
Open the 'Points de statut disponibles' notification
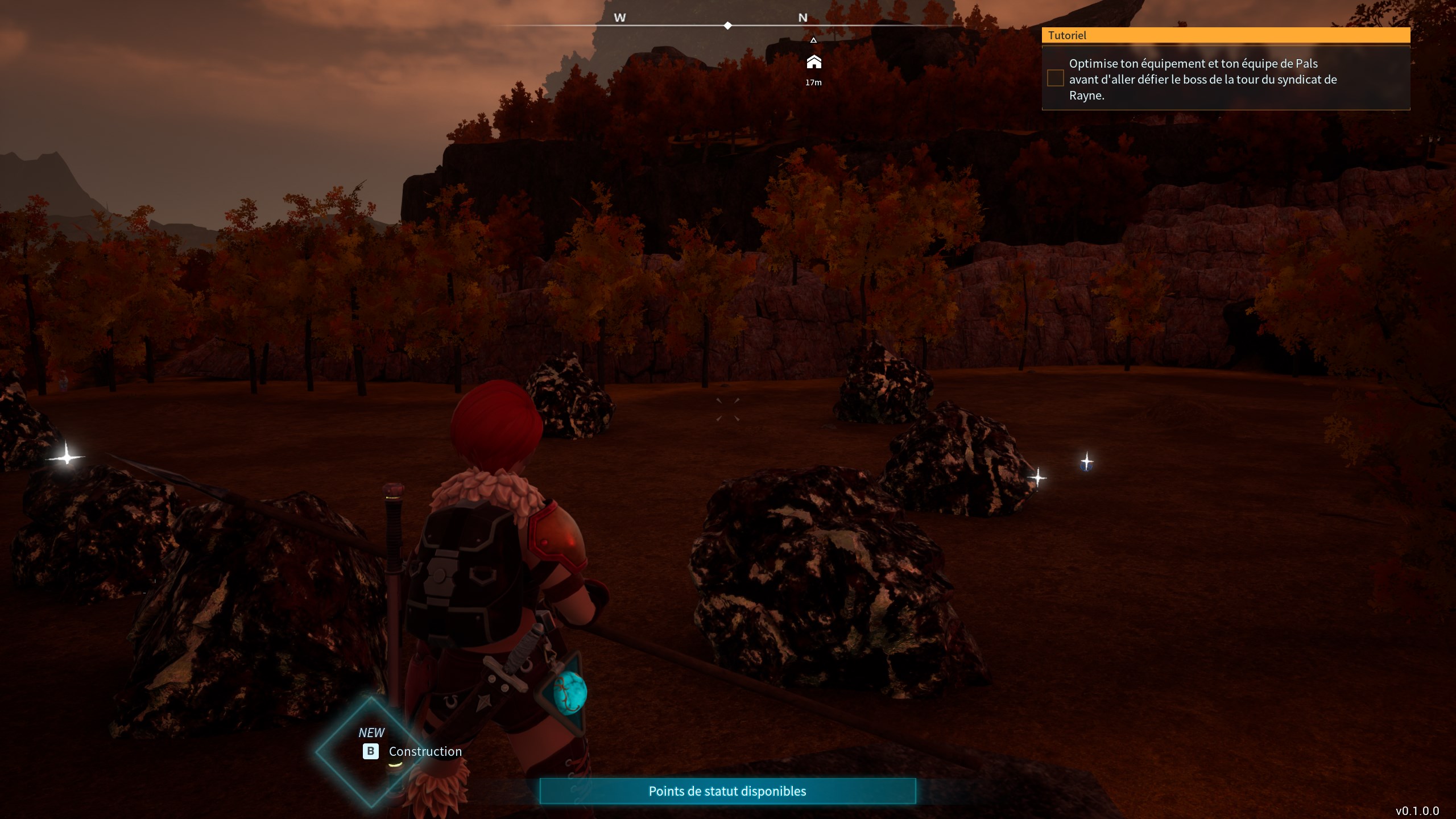tap(727, 791)
